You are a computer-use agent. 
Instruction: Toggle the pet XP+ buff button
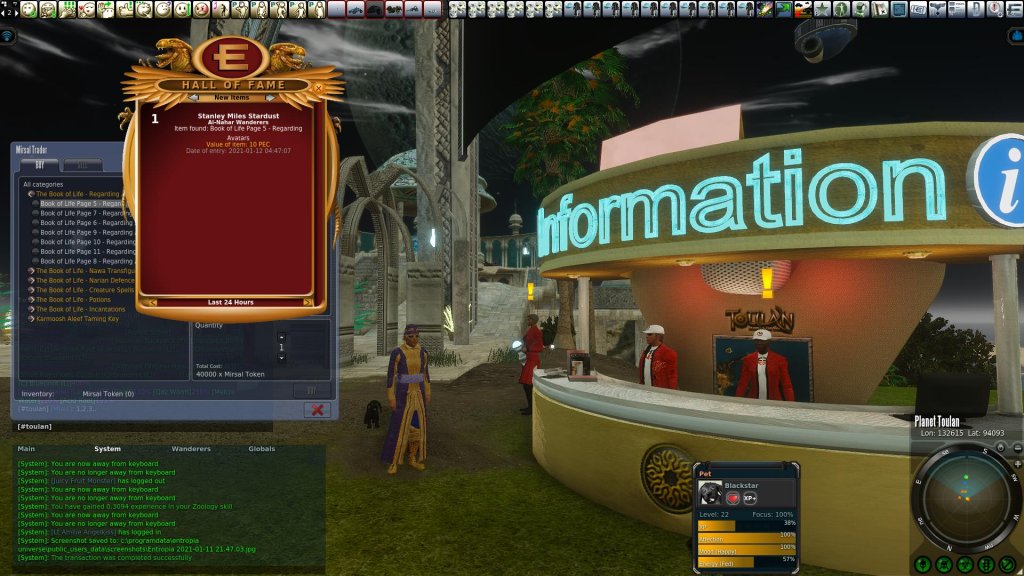750,498
